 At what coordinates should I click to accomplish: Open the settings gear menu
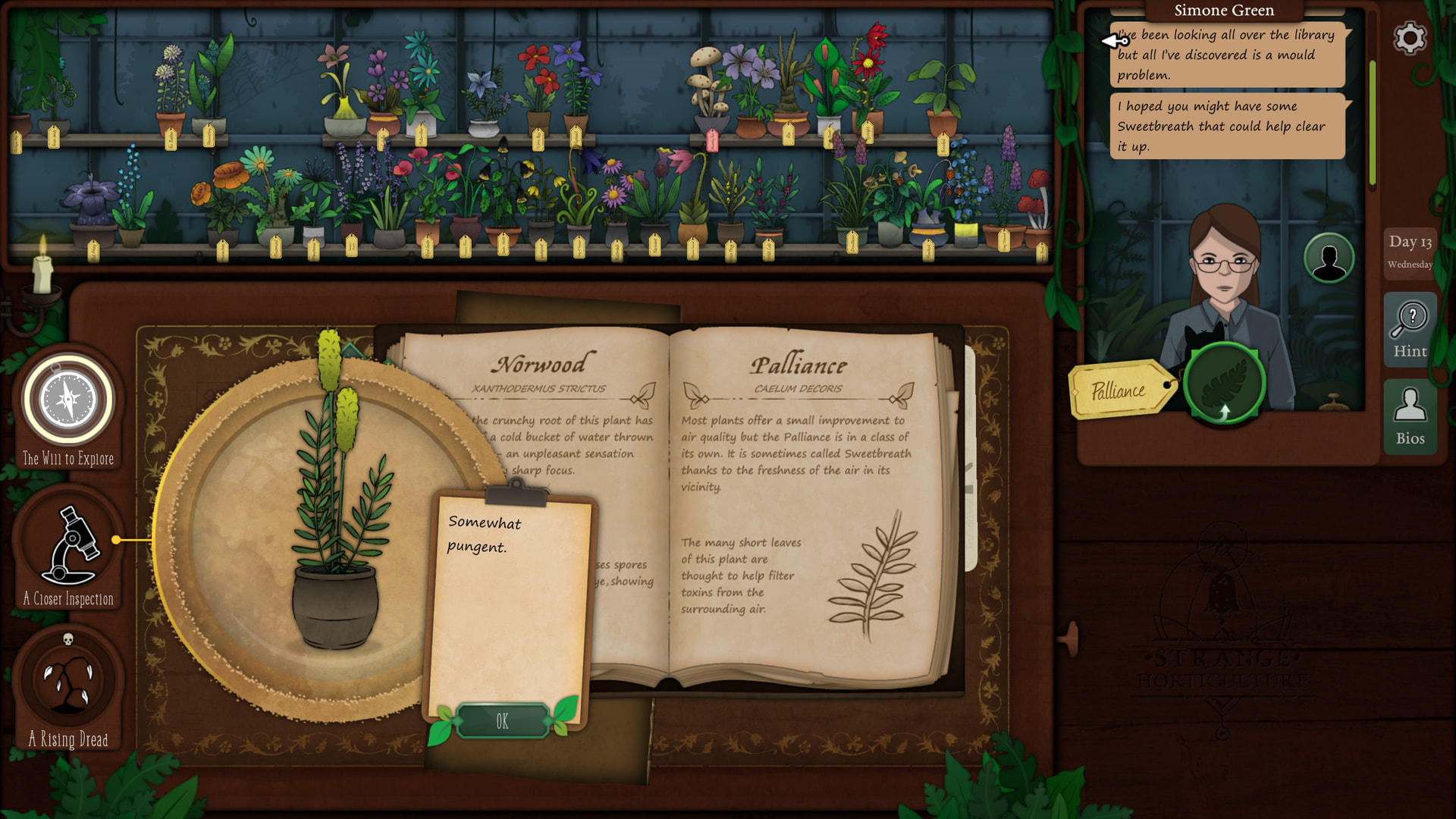pyautogui.click(x=1410, y=38)
